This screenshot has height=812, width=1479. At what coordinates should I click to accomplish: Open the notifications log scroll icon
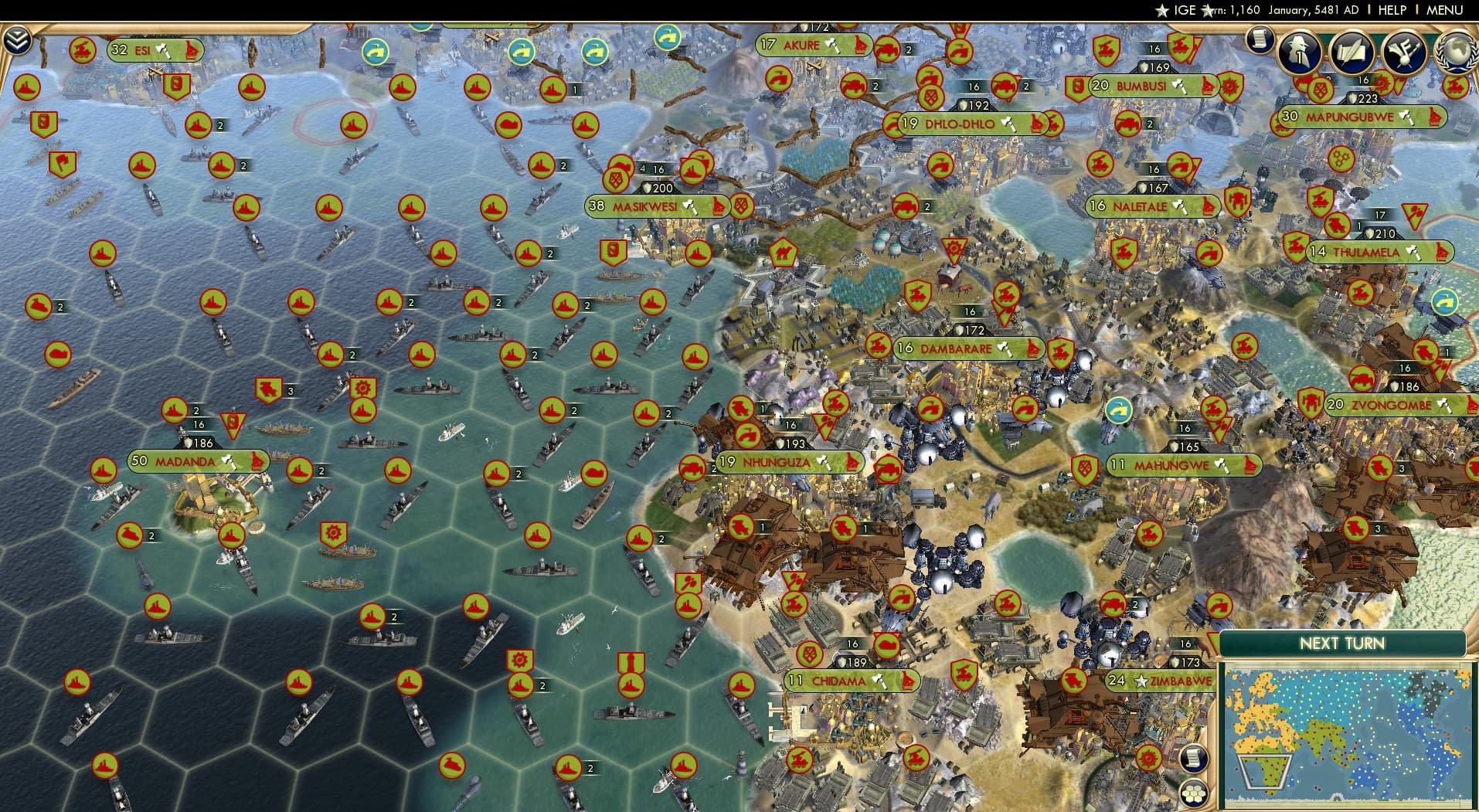coord(1258,39)
